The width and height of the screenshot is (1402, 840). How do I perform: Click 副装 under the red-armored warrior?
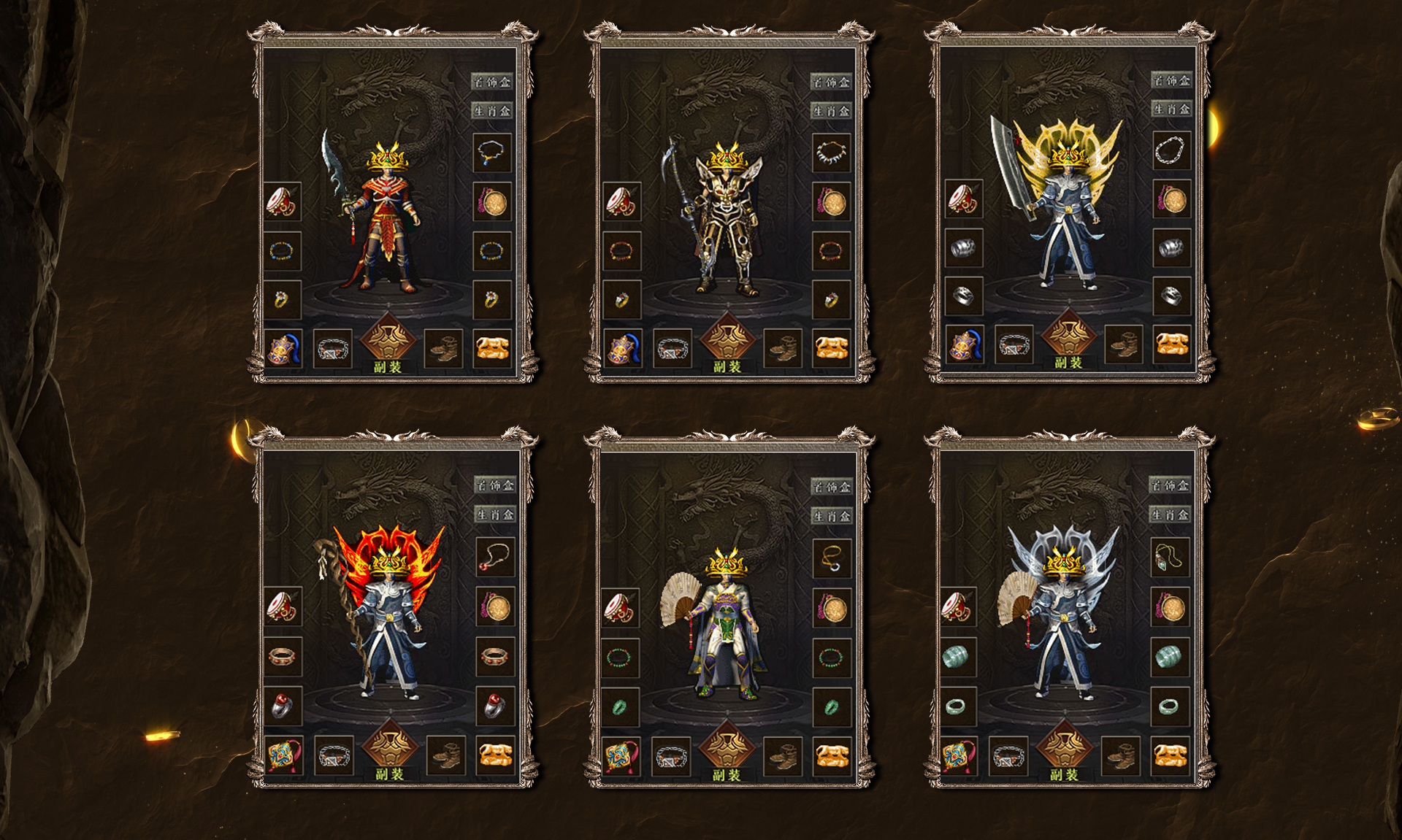click(388, 366)
